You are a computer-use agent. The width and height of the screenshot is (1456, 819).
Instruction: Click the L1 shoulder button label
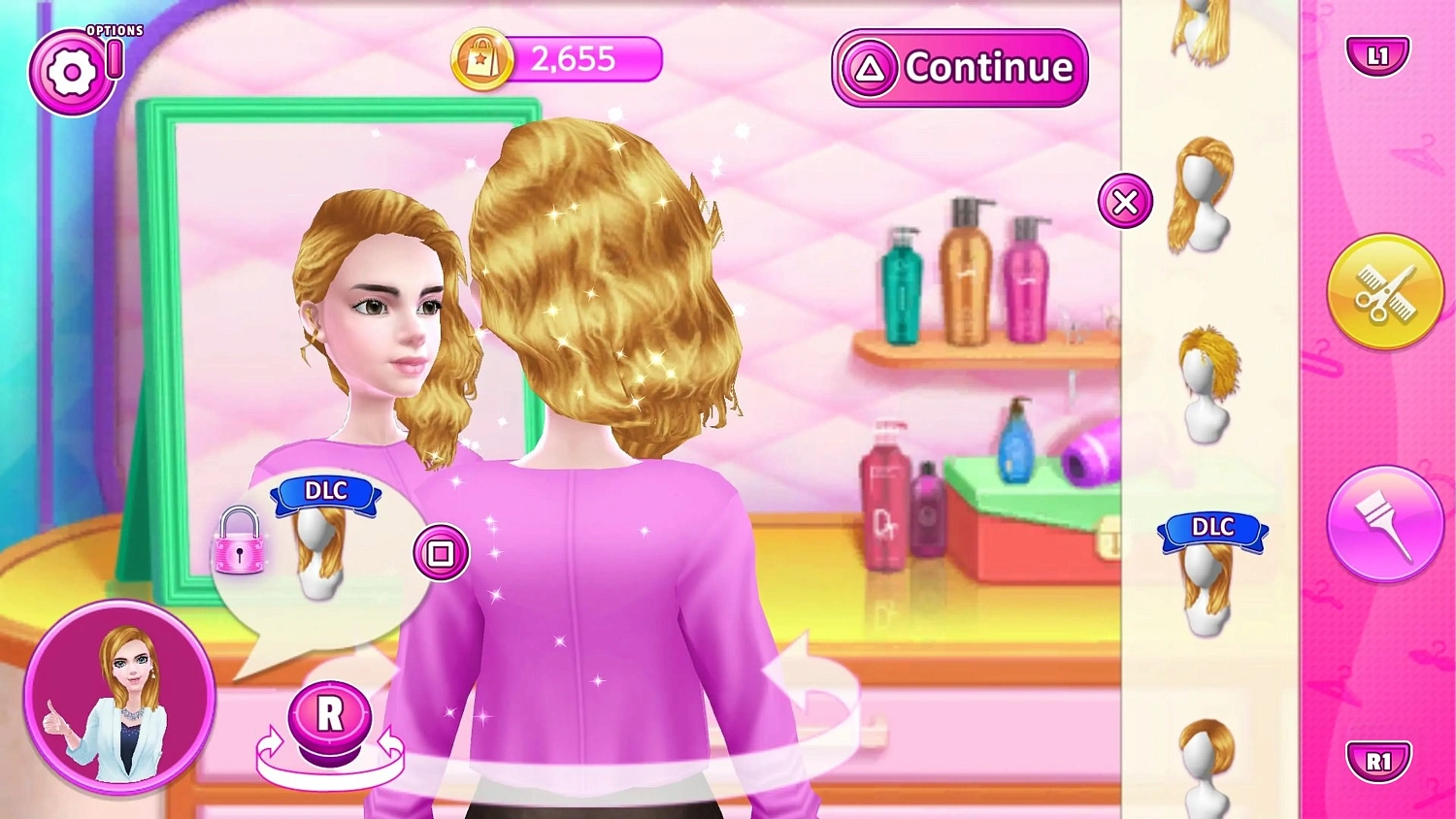[x=1377, y=55]
